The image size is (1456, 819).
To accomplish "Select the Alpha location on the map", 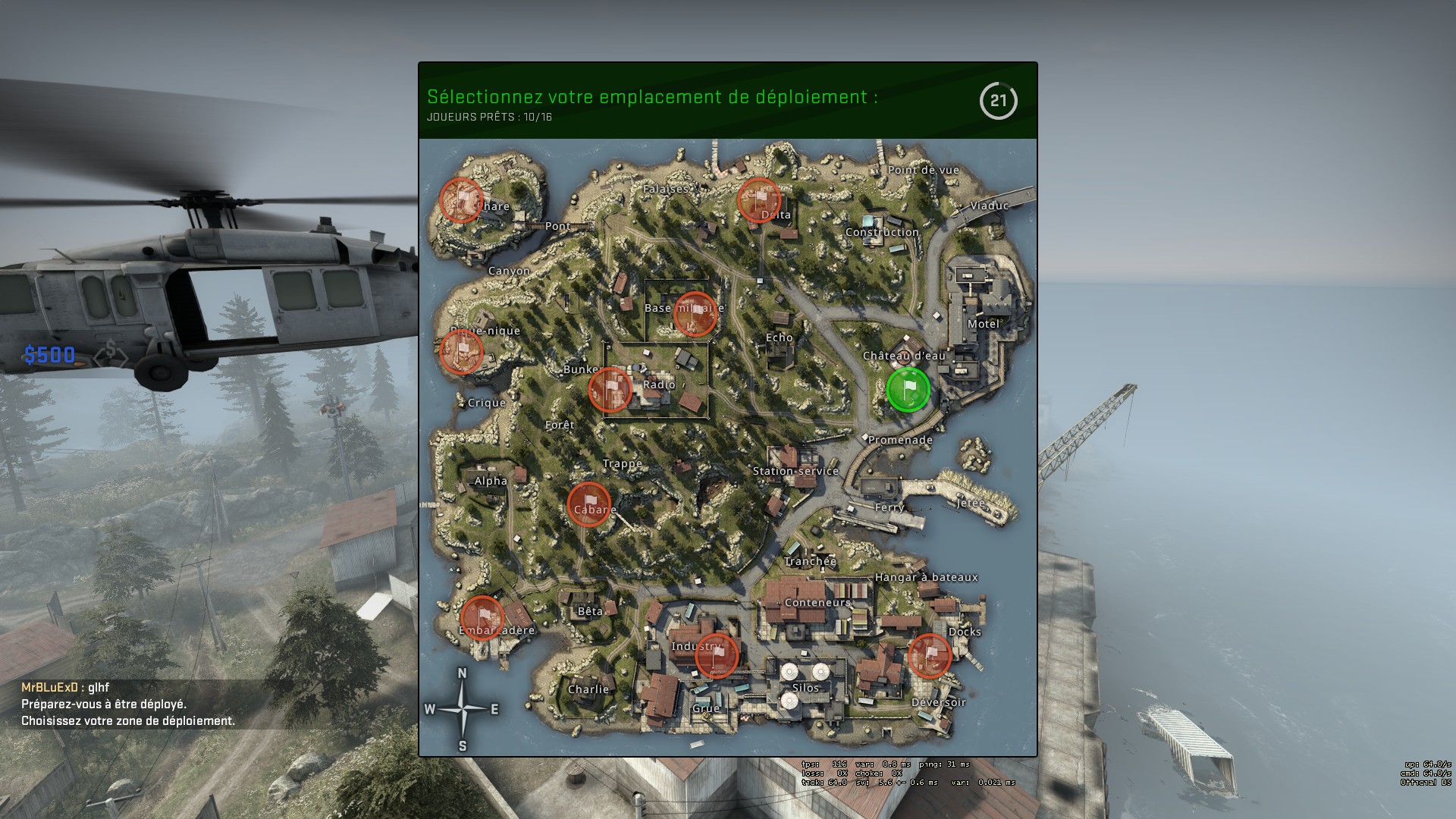I will point(491,481).
